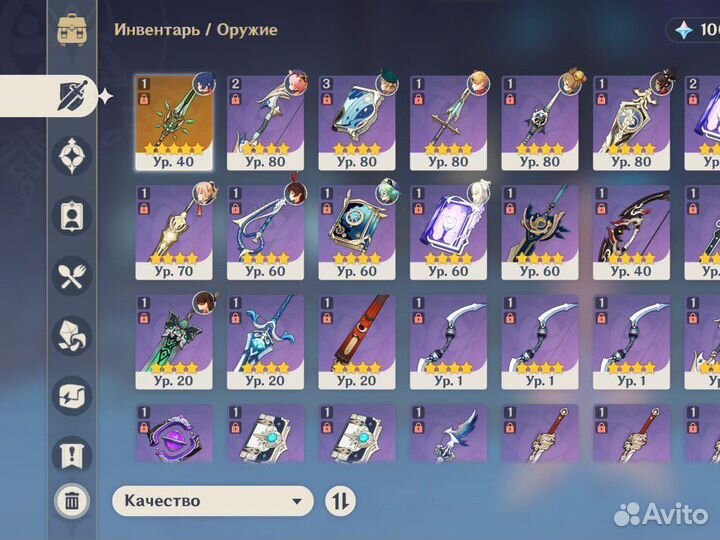Open the character development items tab
The image size is (720, 540).
click(x=72, y=215)
